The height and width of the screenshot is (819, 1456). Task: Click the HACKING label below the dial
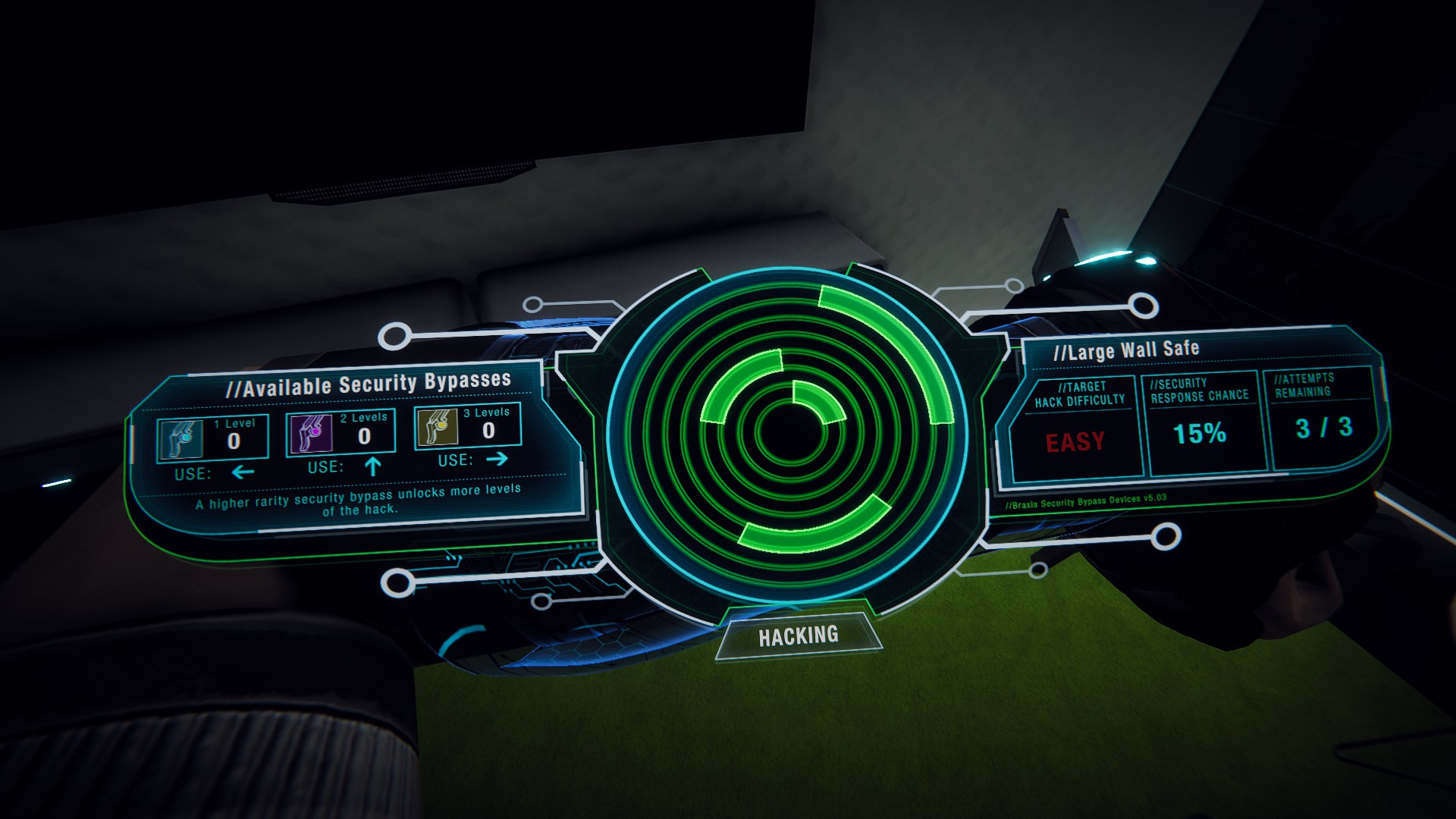click(799, 635)
